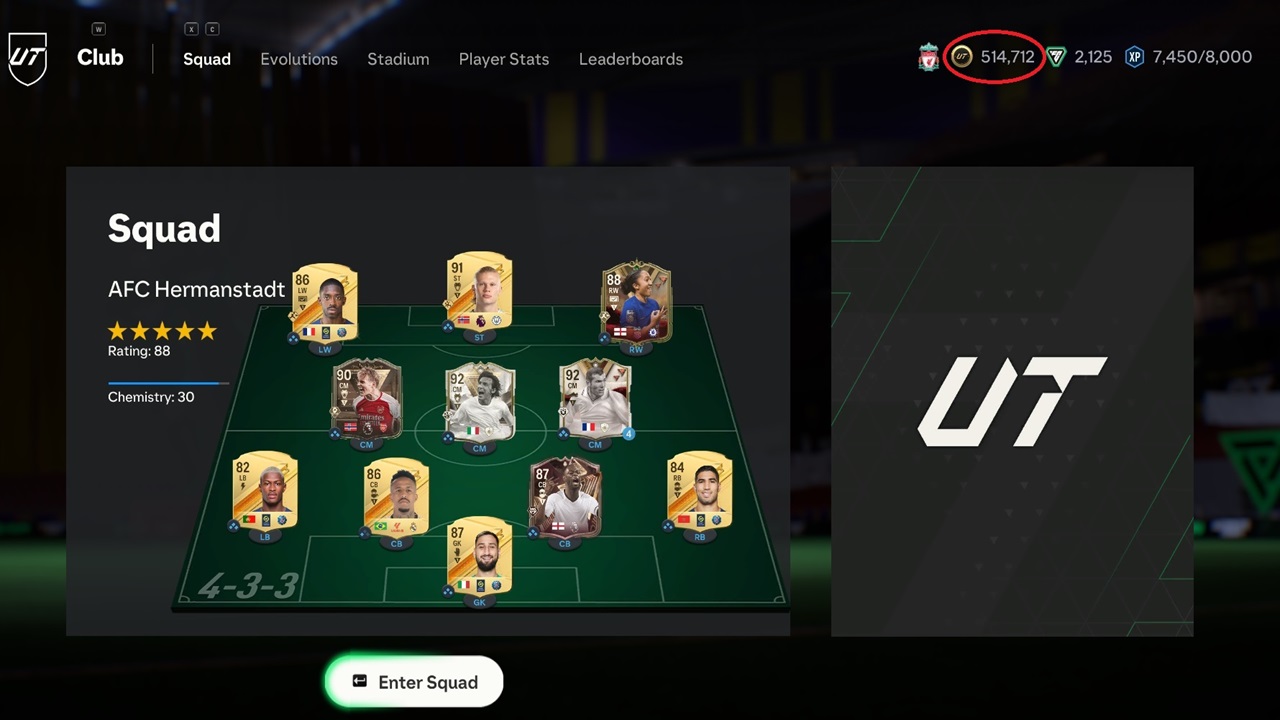Click the Club heading label
Viewport: 1280px width, 720px height.
100,57
